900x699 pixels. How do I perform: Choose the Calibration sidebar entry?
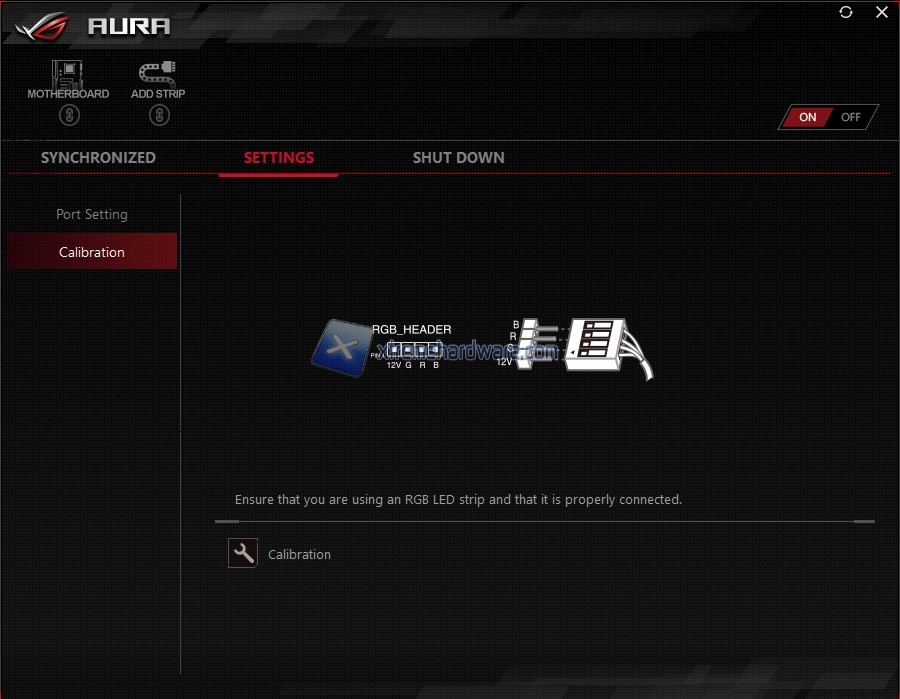tap(92, 252)
